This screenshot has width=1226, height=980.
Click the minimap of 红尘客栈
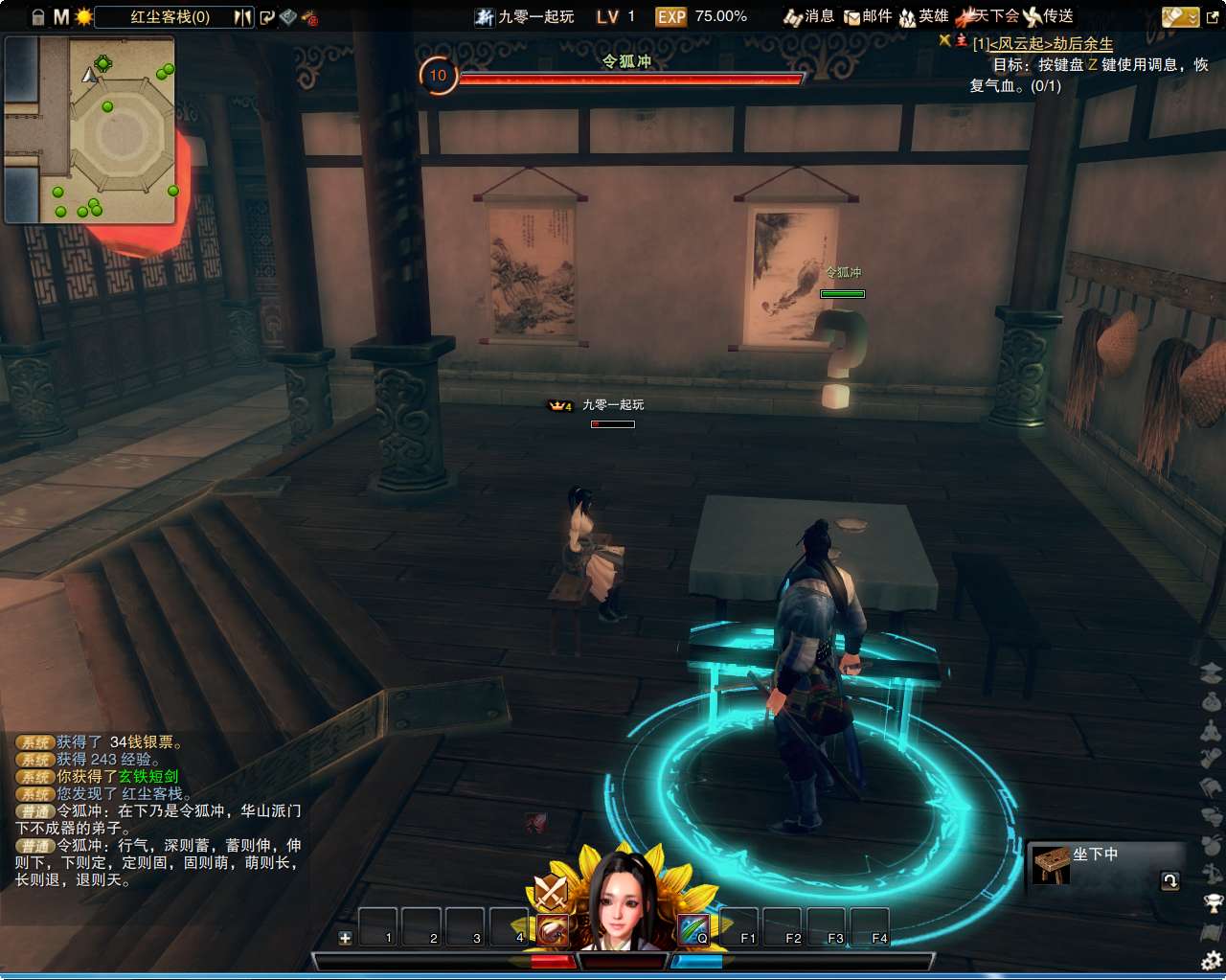[91, 130]
